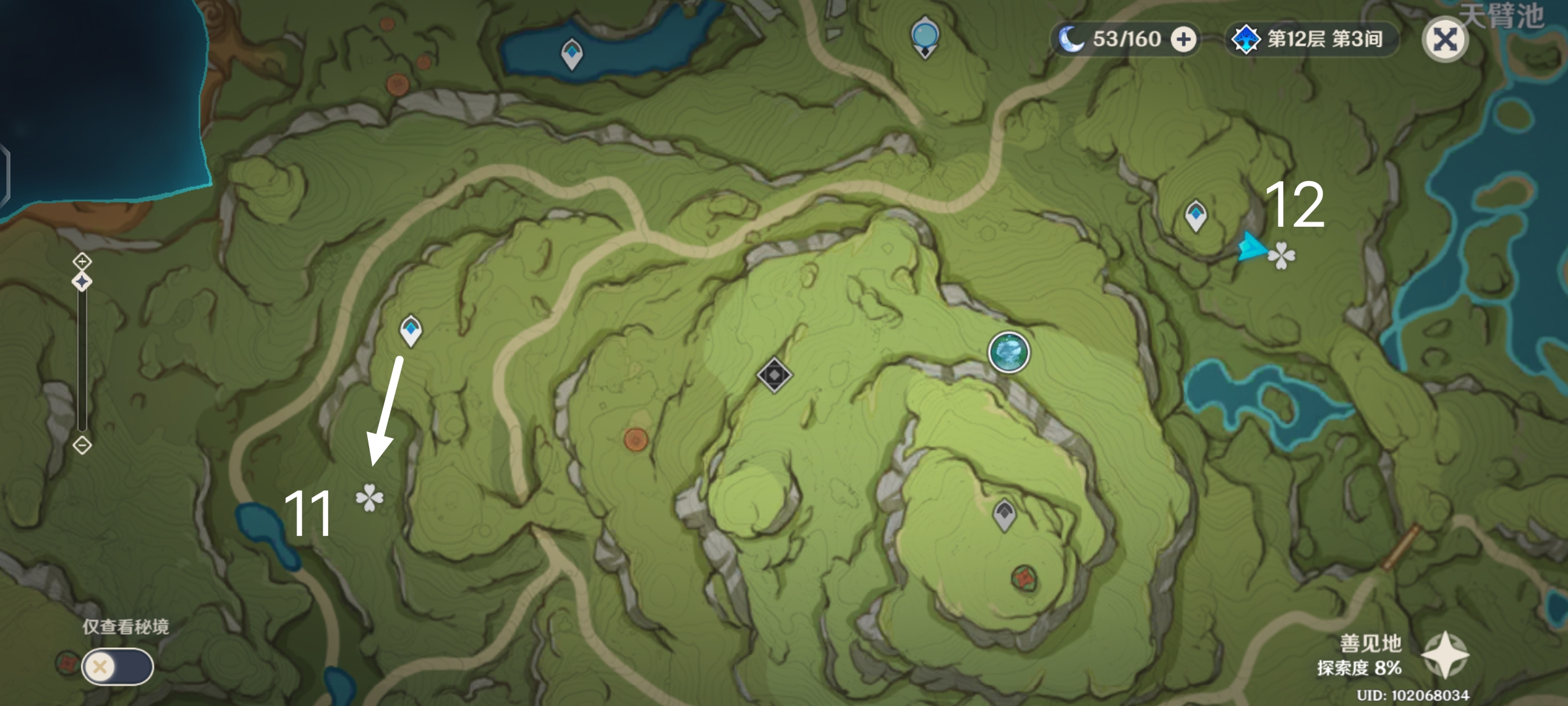The image size is (1568, 706).
Task: Zoom out using the map's minus button
Action: click(82, 446)
